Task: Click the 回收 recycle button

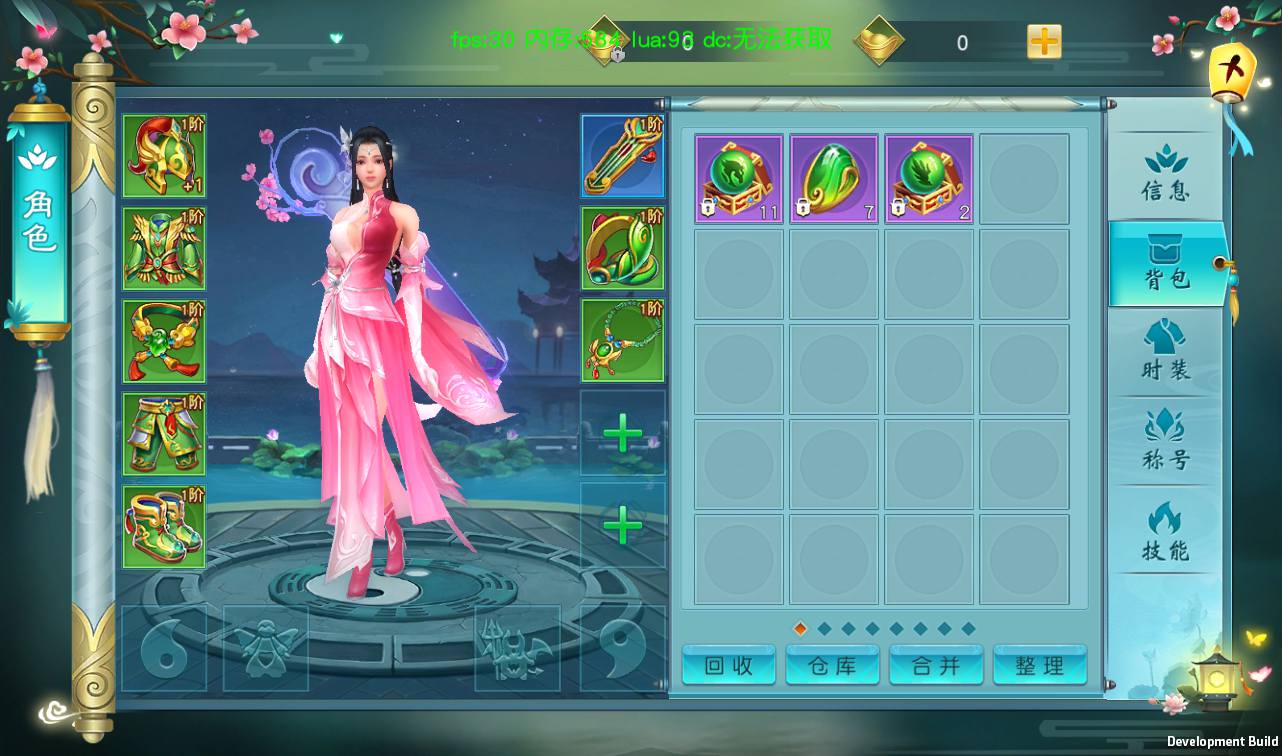Action: pyautogui.click(x=728, y=666)
